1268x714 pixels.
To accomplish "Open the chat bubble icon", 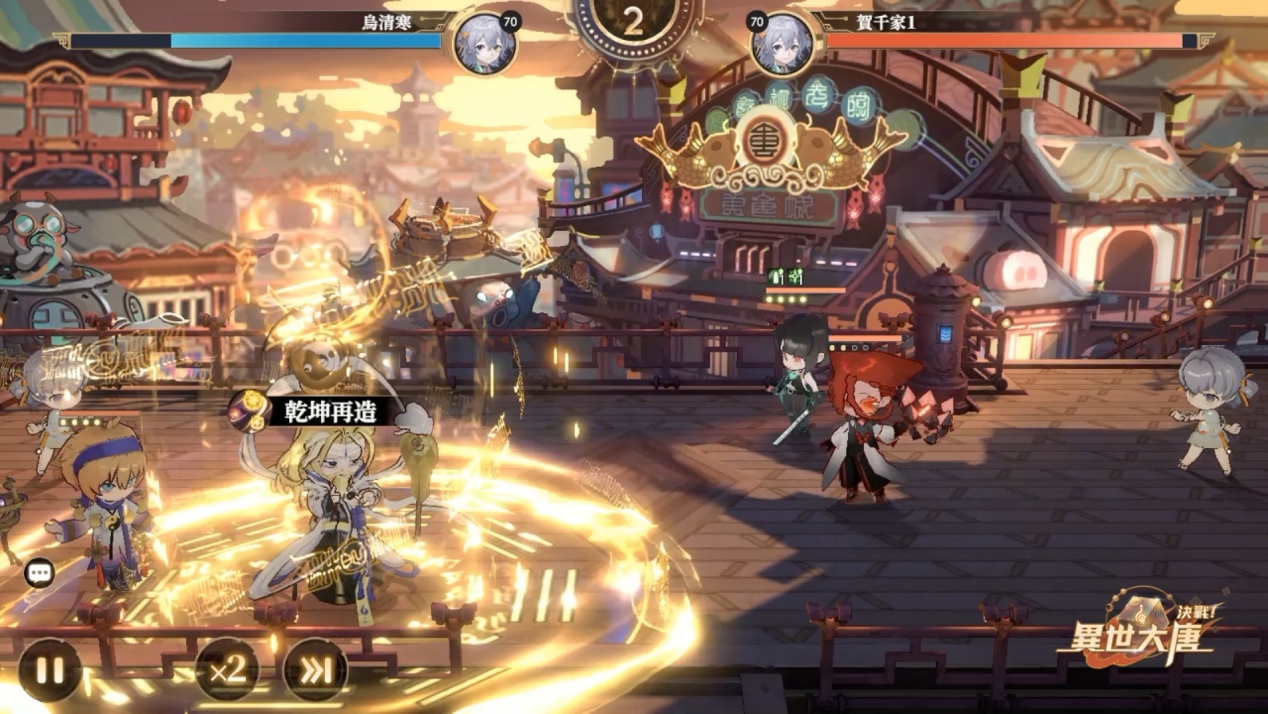I will [x=40, y=573].
